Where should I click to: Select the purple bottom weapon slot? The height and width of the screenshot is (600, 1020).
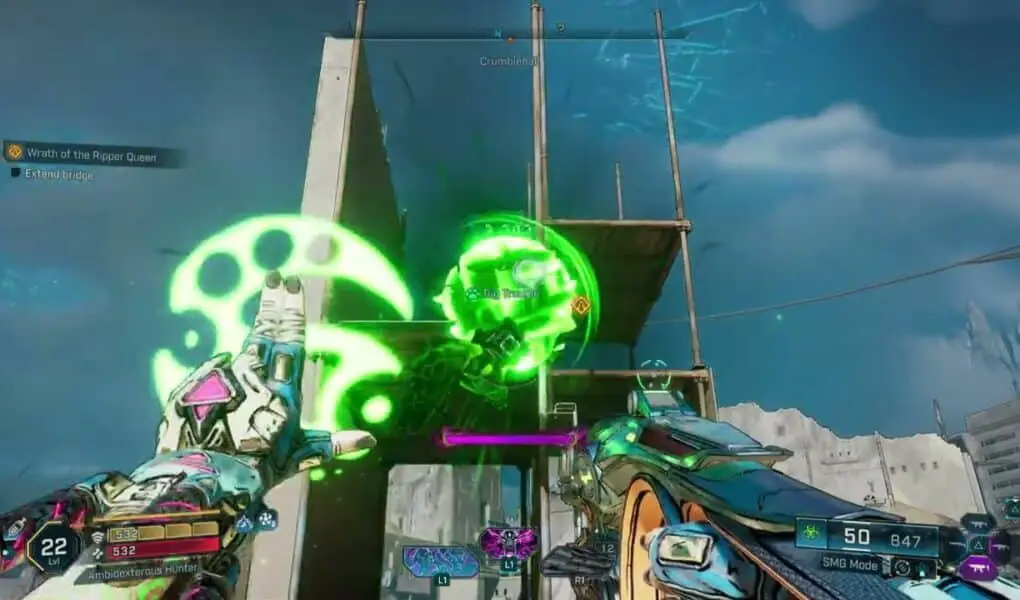tap(977, 568)
